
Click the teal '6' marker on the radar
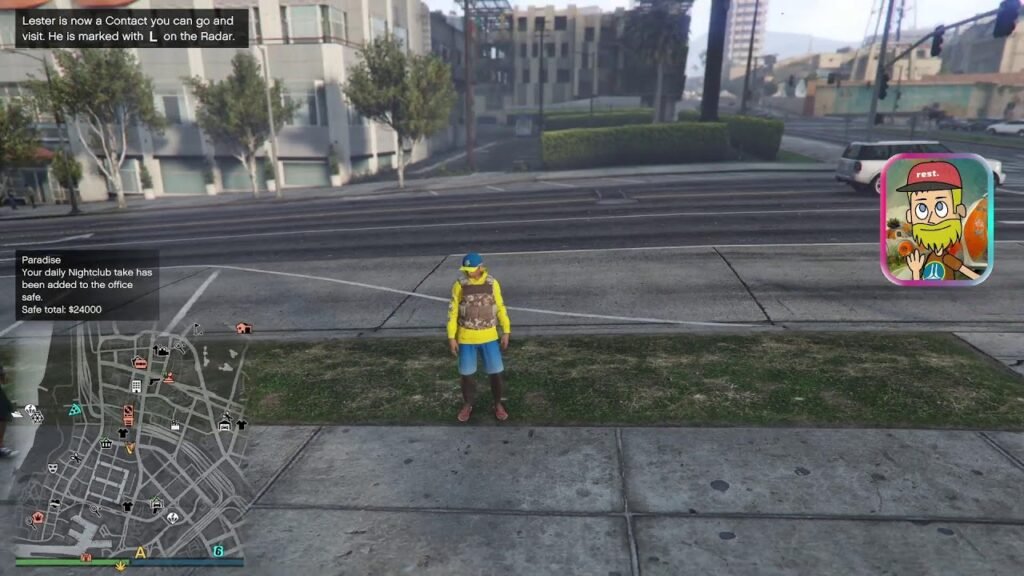pyautogui.click(x=218, y=551)
